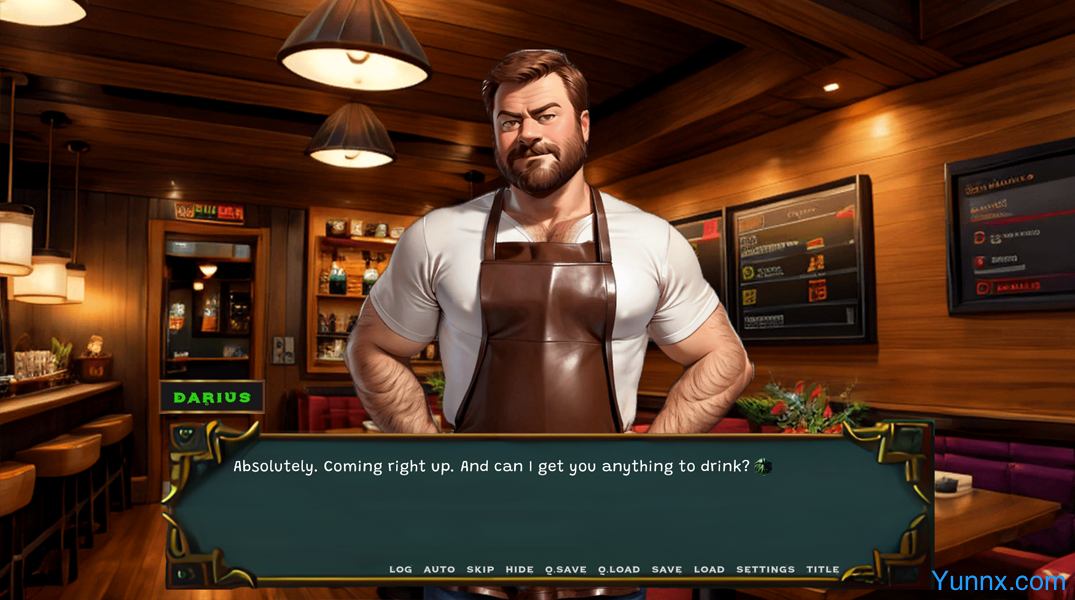Quick save with Q.Save

[566, 570]
